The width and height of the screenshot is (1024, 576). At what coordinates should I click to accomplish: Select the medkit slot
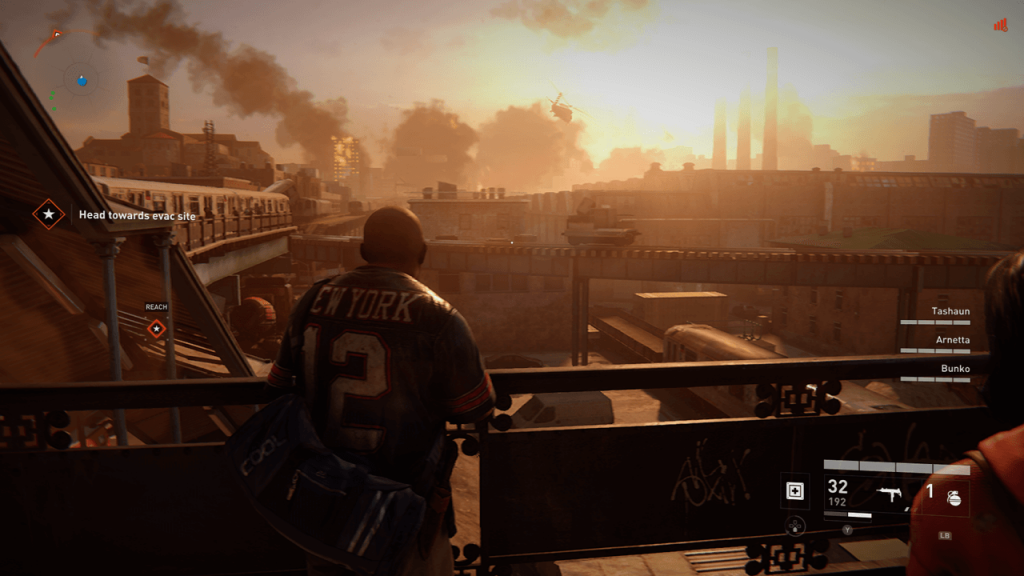tap(796, 490)
